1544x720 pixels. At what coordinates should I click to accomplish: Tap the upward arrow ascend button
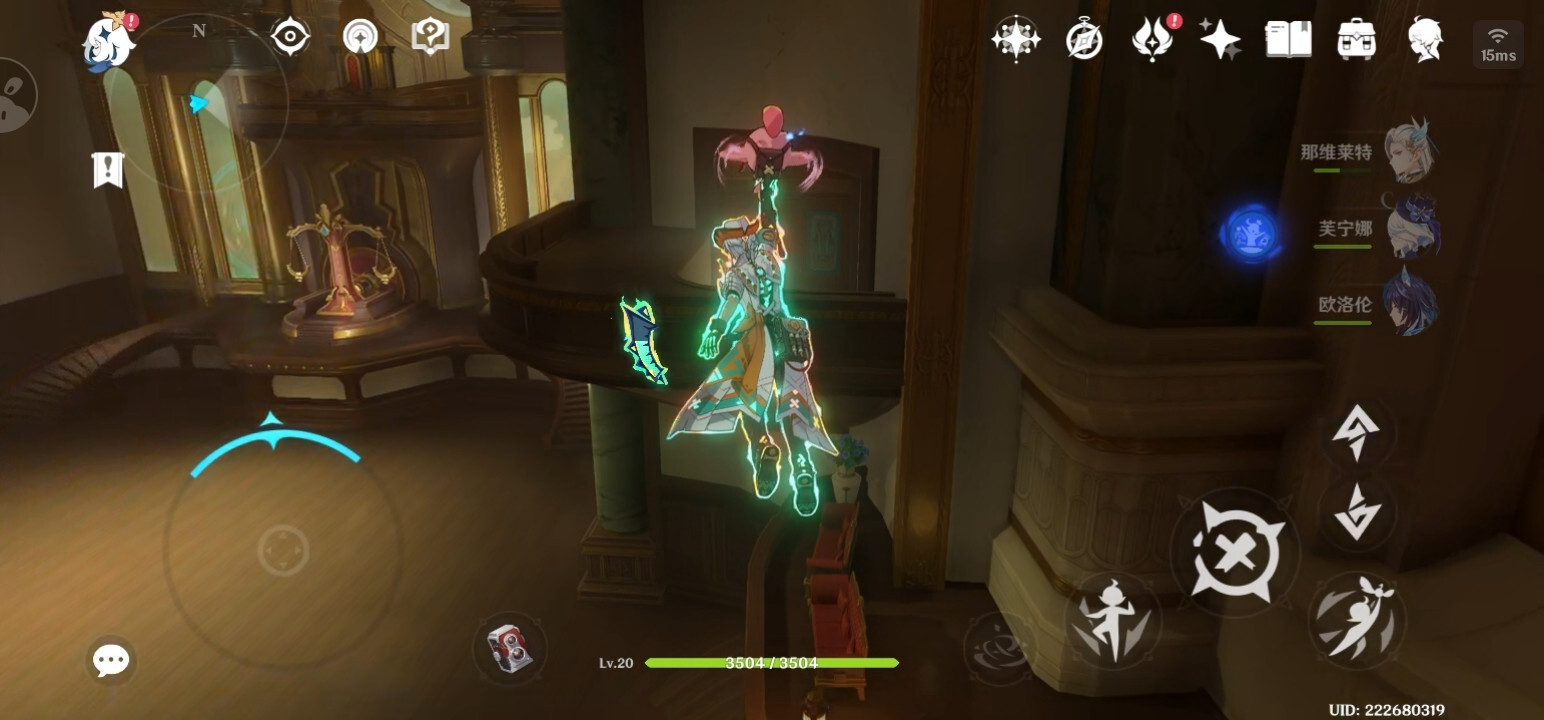coord(1357,434)
